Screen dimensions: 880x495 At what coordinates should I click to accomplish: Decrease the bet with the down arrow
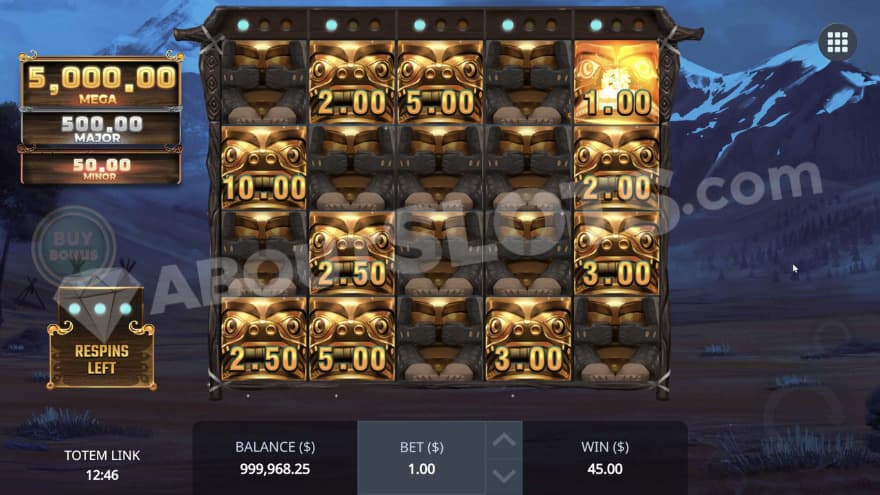pos(505,475)
